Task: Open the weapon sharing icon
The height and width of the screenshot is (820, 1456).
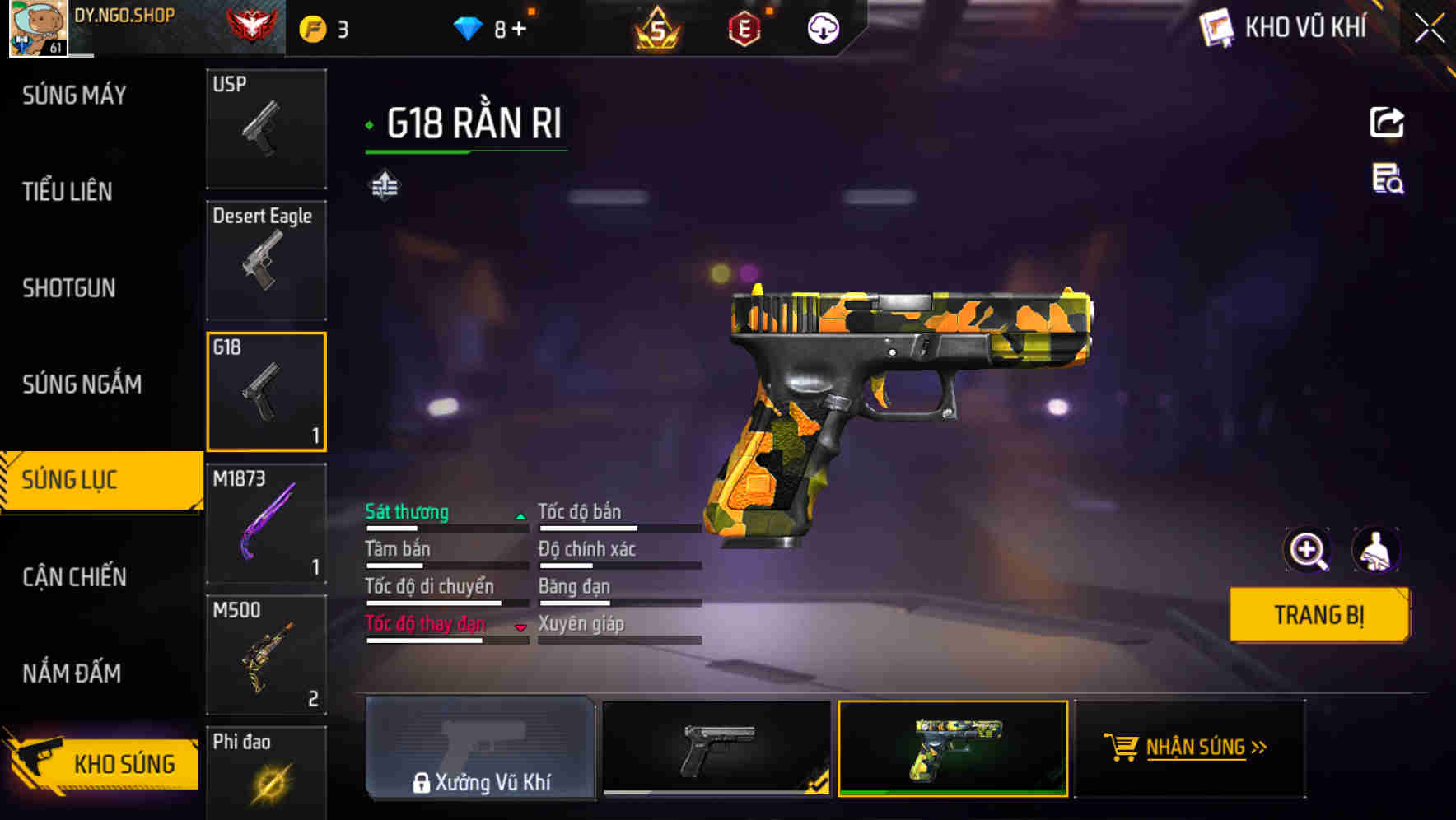Action: pos(1387,122)
